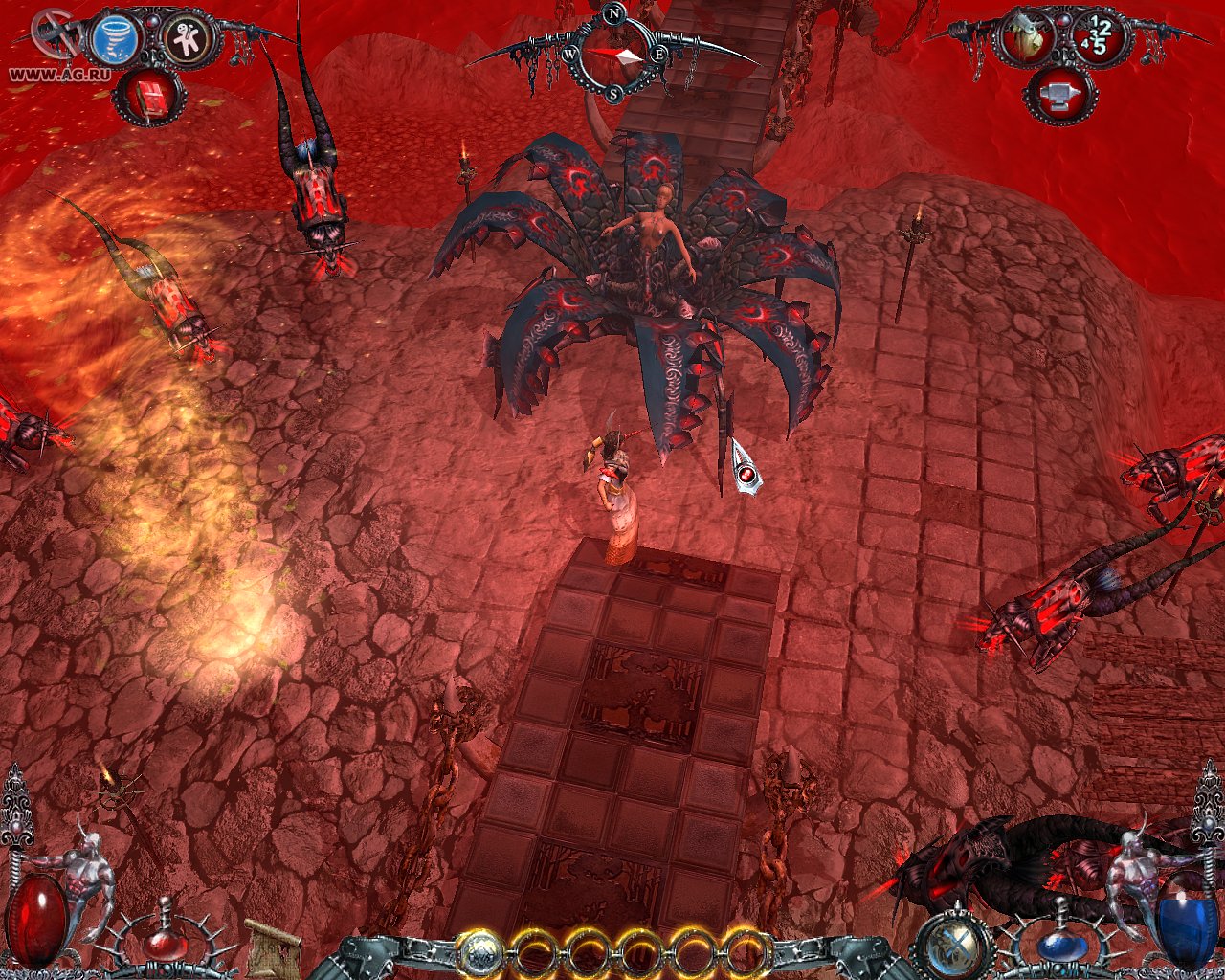Toggle the gem above the anvil icon
The image size is (1225, 980).
click(1065, 23)
